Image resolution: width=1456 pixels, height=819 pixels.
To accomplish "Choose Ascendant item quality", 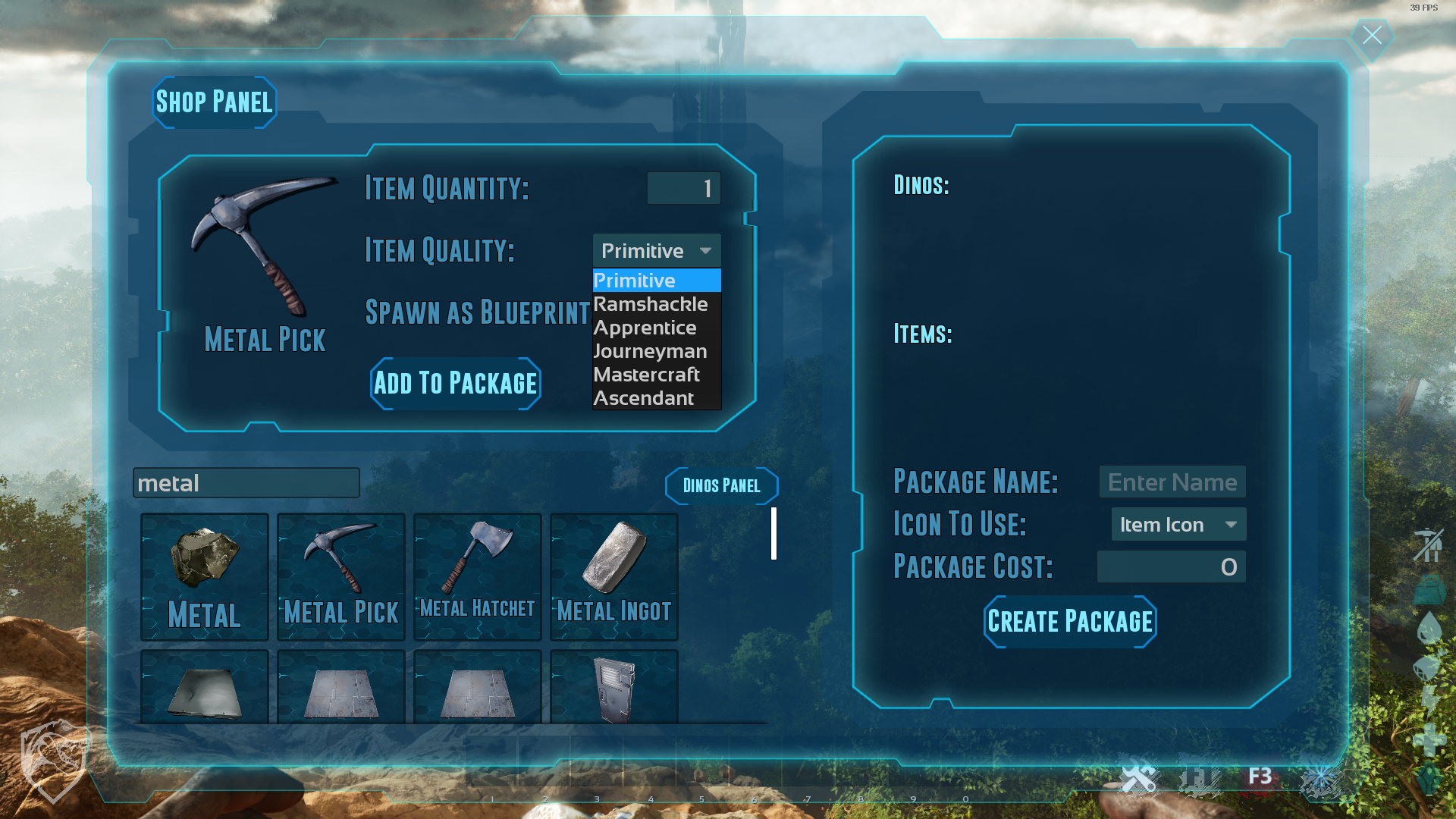I will click(644, 398).
